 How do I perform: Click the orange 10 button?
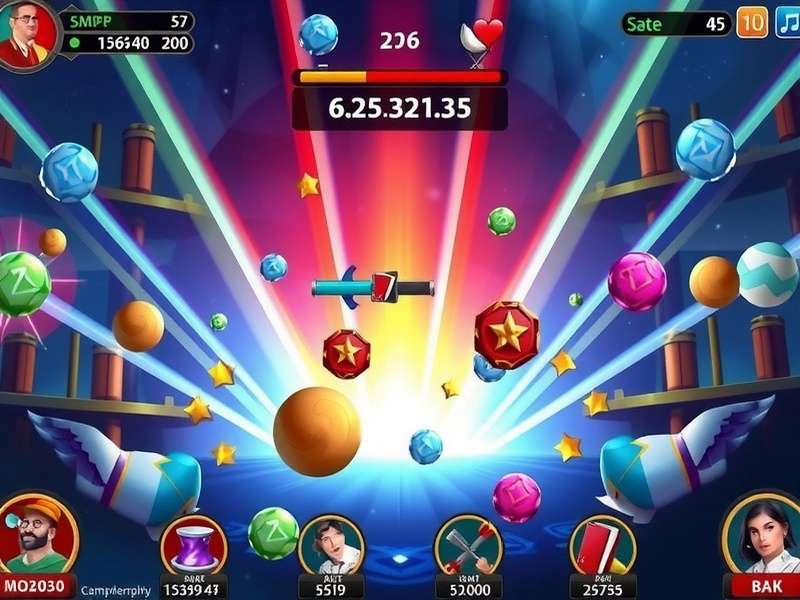pos(752,23)
